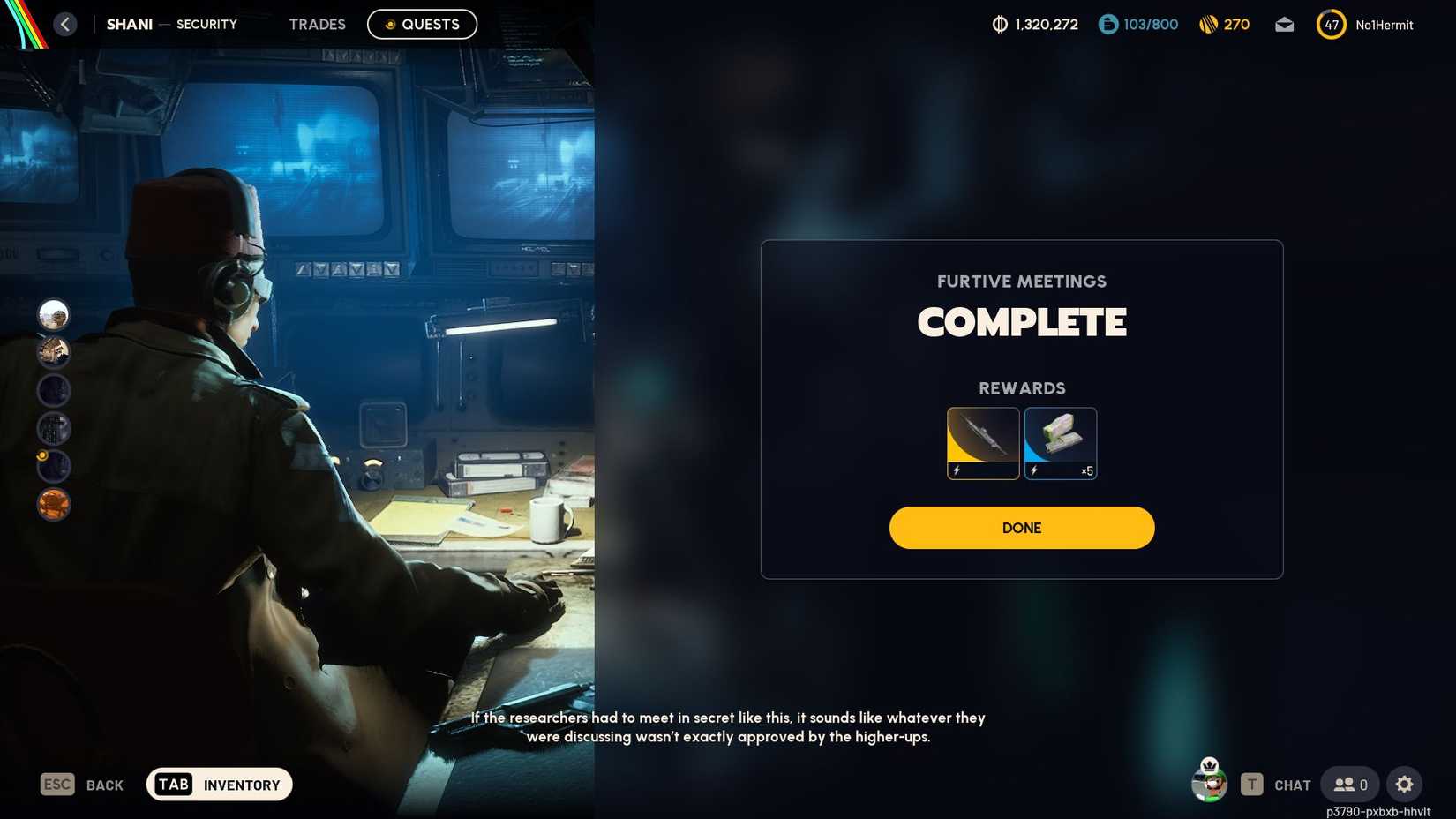Open the TAB INVENTORY panel
The image size is (1456, 819).
point(218,784)
